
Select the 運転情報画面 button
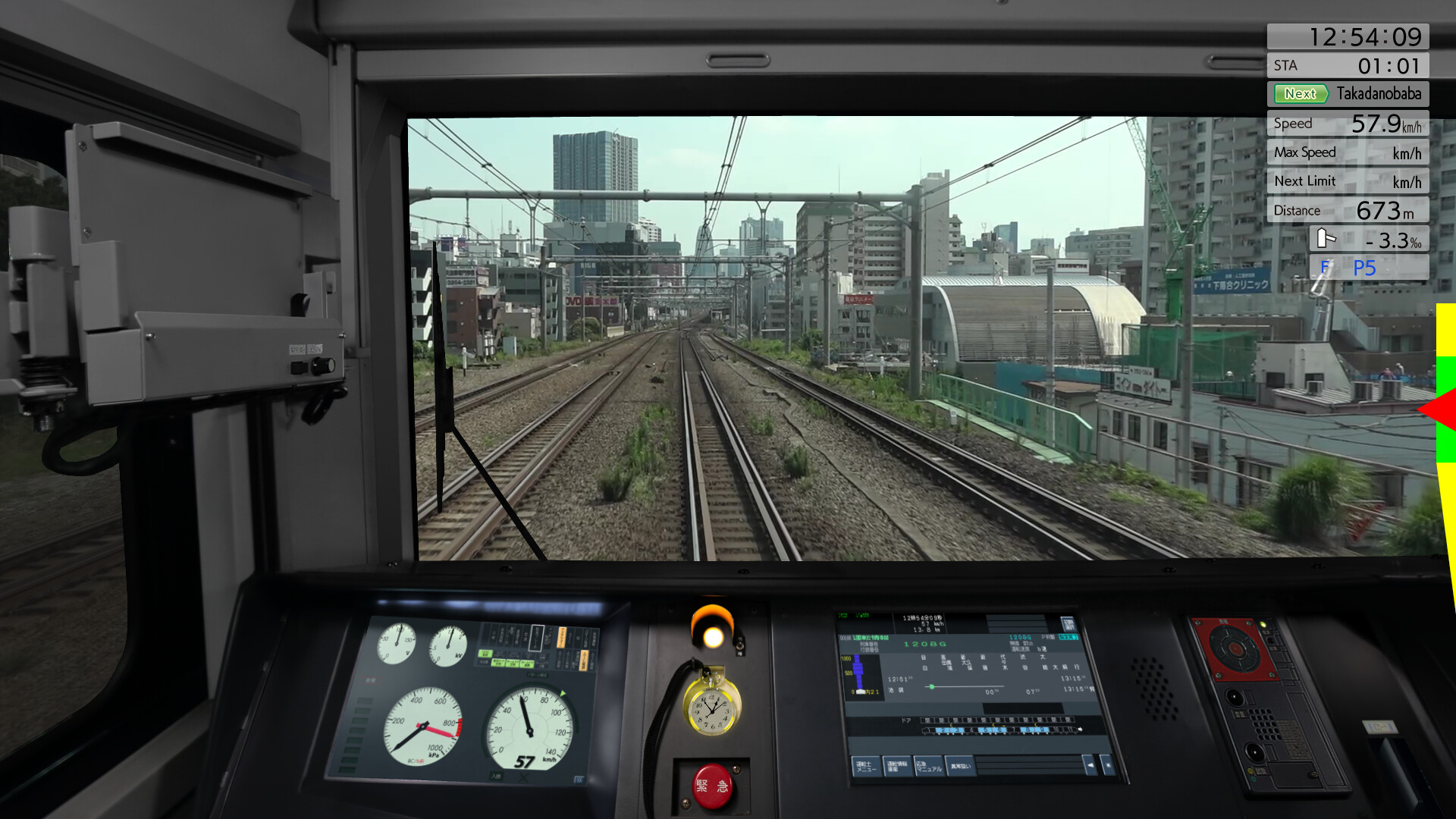click(898, 767)
